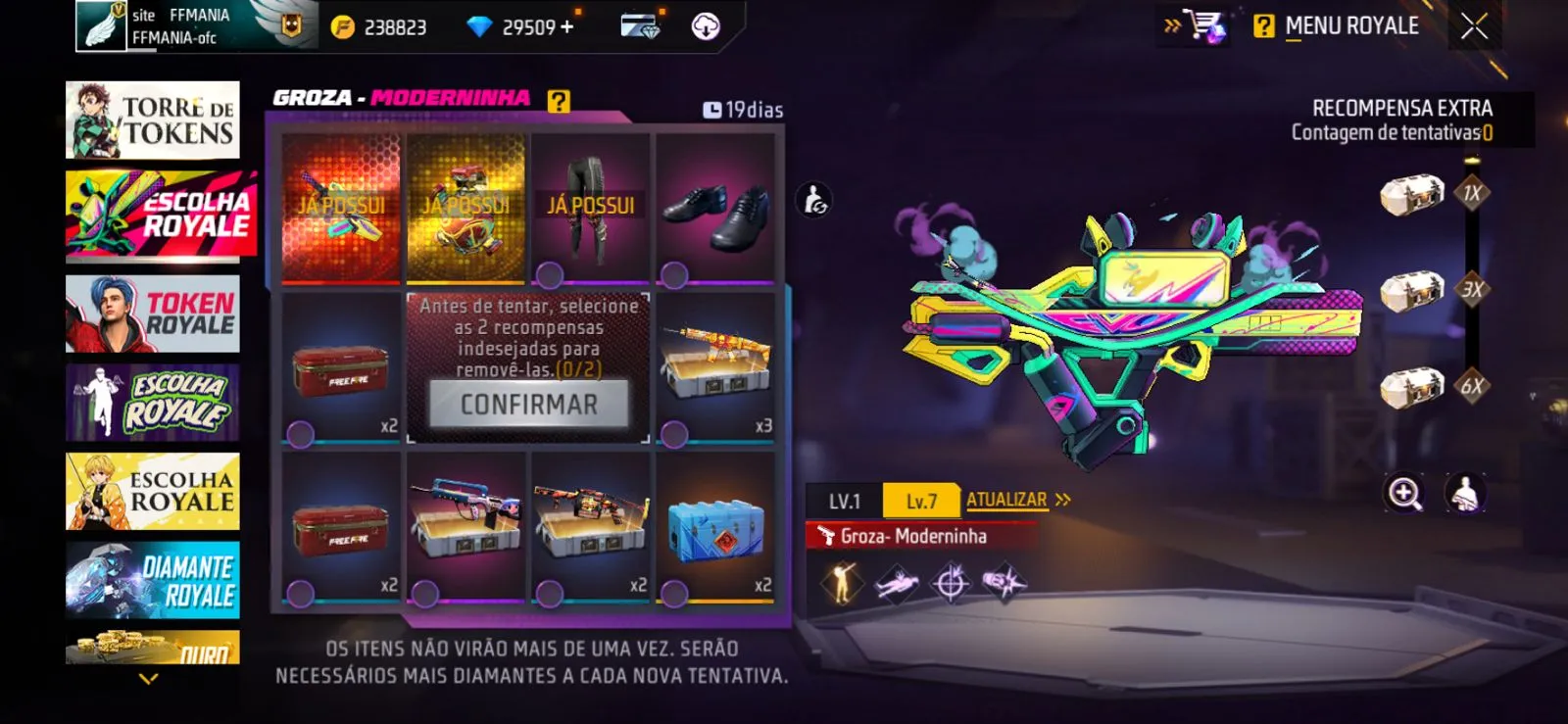Click the cloud download icon in the top bar
The height and width of the screenshot is (724, 1568).
tap(707, 25)
